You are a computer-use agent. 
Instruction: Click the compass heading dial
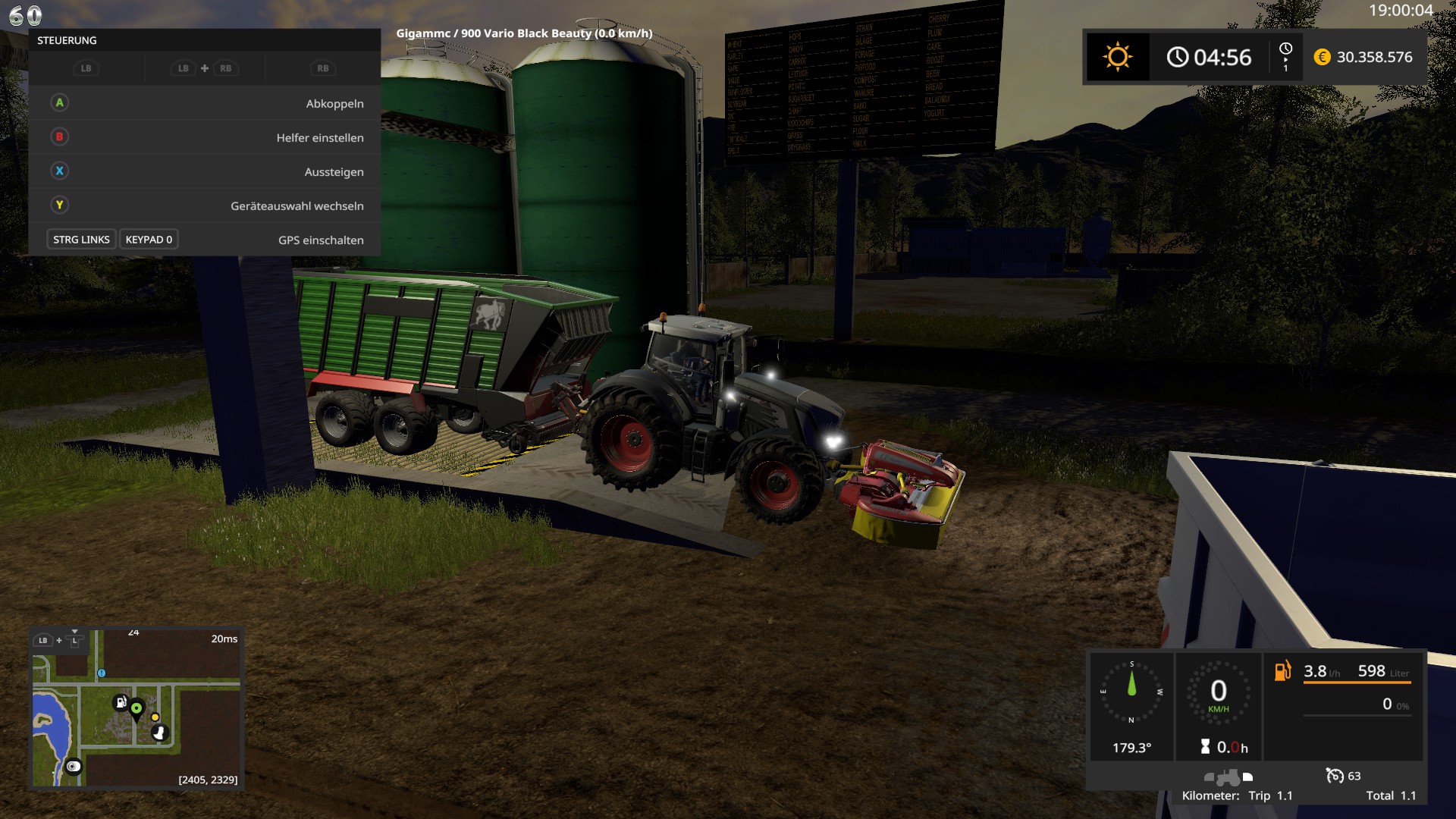tap(1131, 692)
